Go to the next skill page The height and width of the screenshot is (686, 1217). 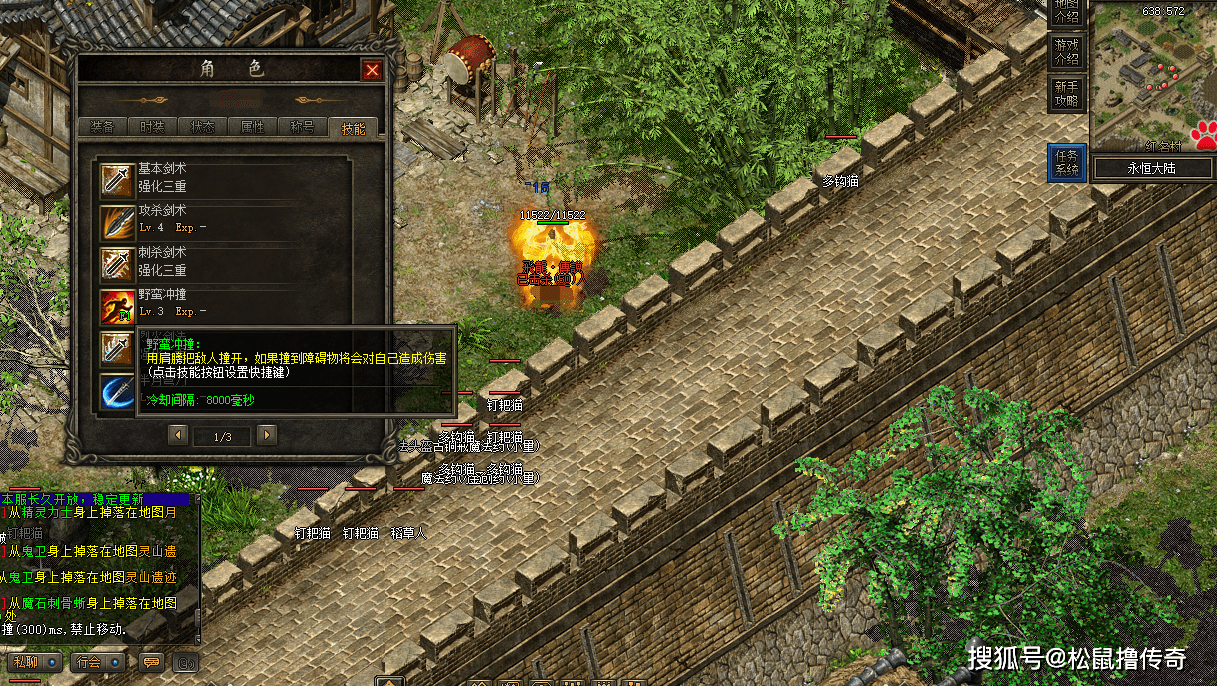267,435
